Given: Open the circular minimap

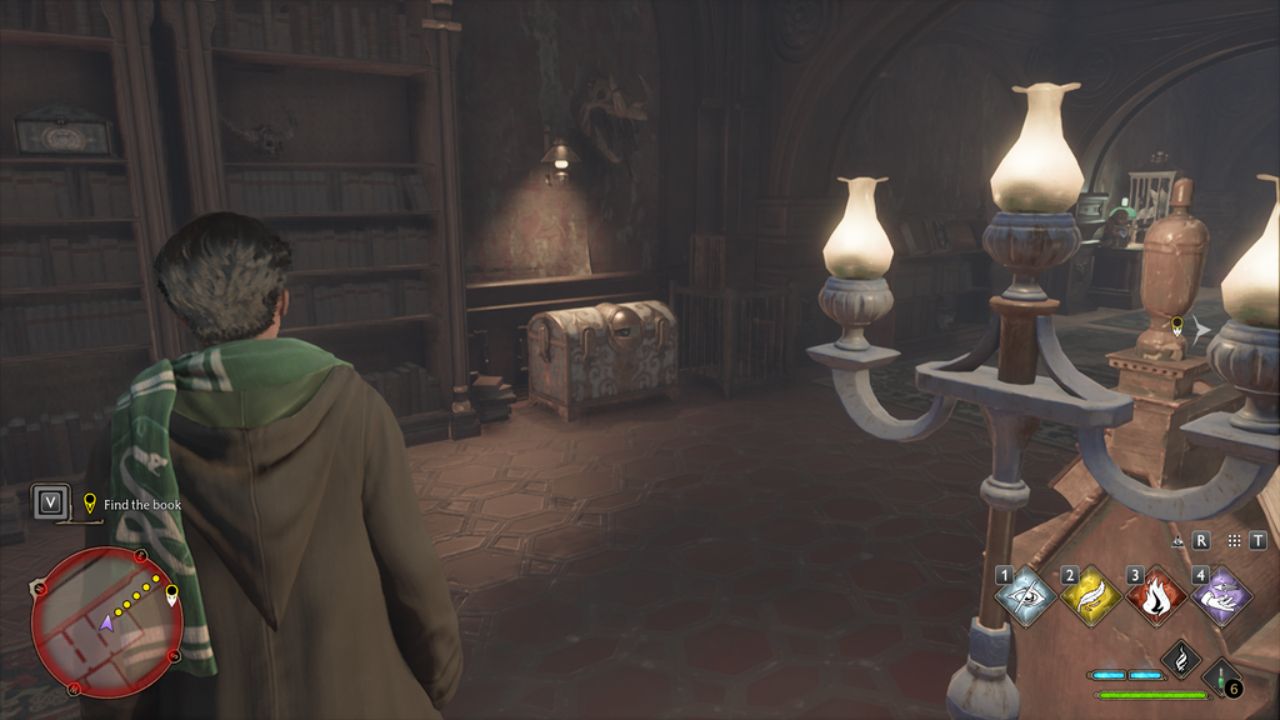Looking at the screenshot, I should 106,621.
